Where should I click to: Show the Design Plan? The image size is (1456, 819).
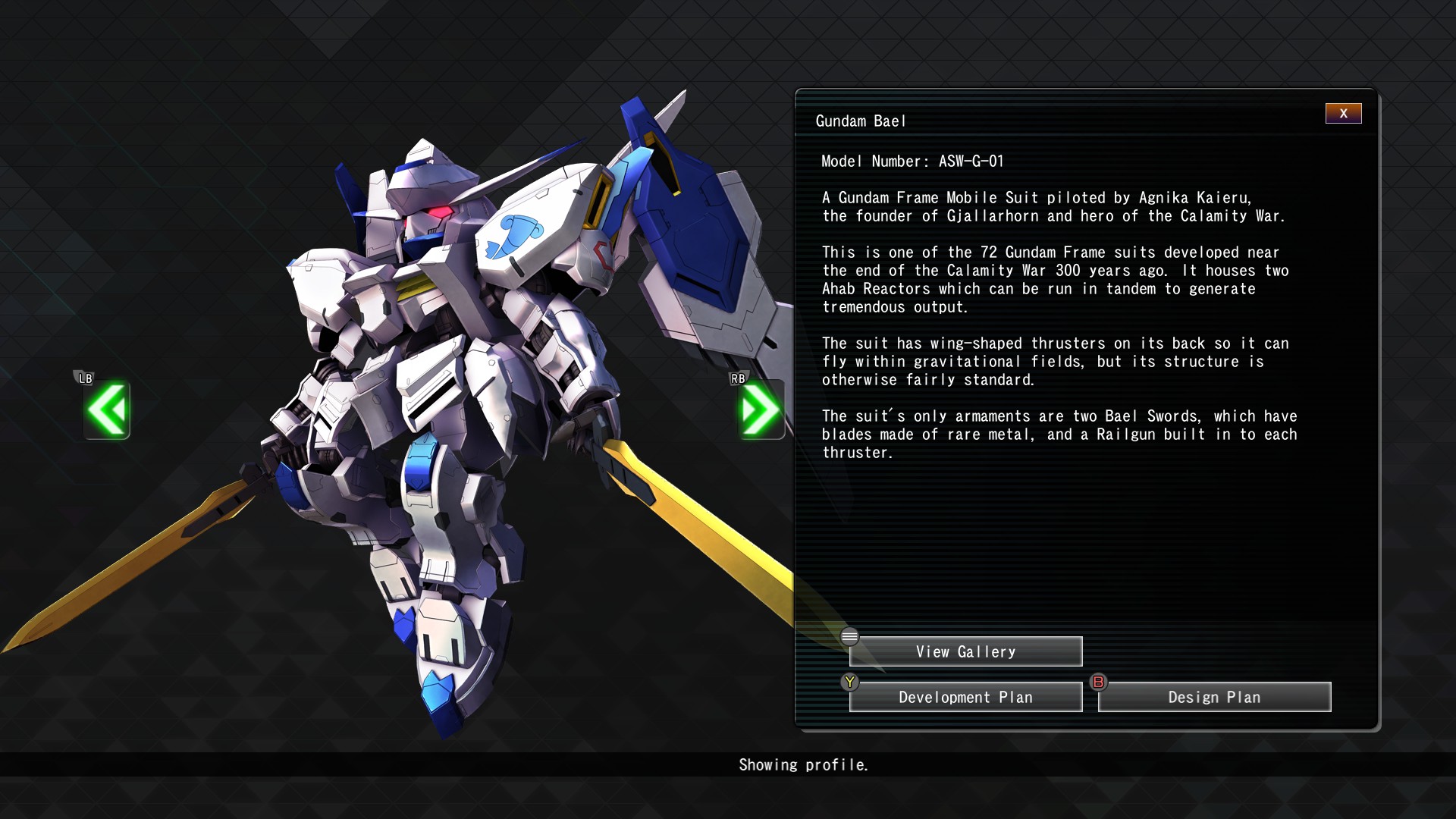tap(1214, 698)
